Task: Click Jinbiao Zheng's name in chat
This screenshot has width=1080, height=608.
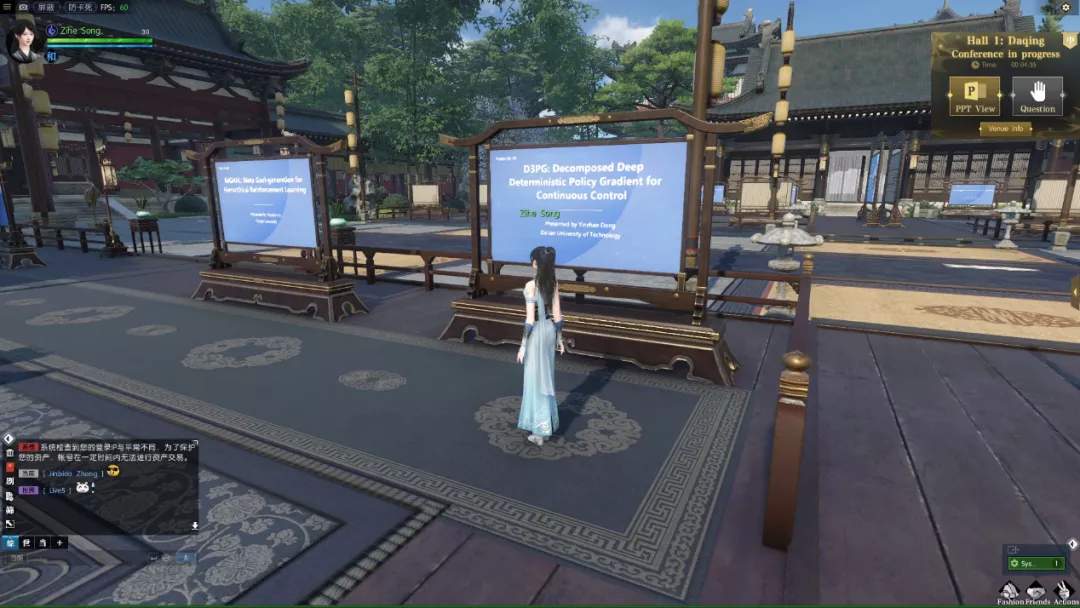Action: (72, 472)
